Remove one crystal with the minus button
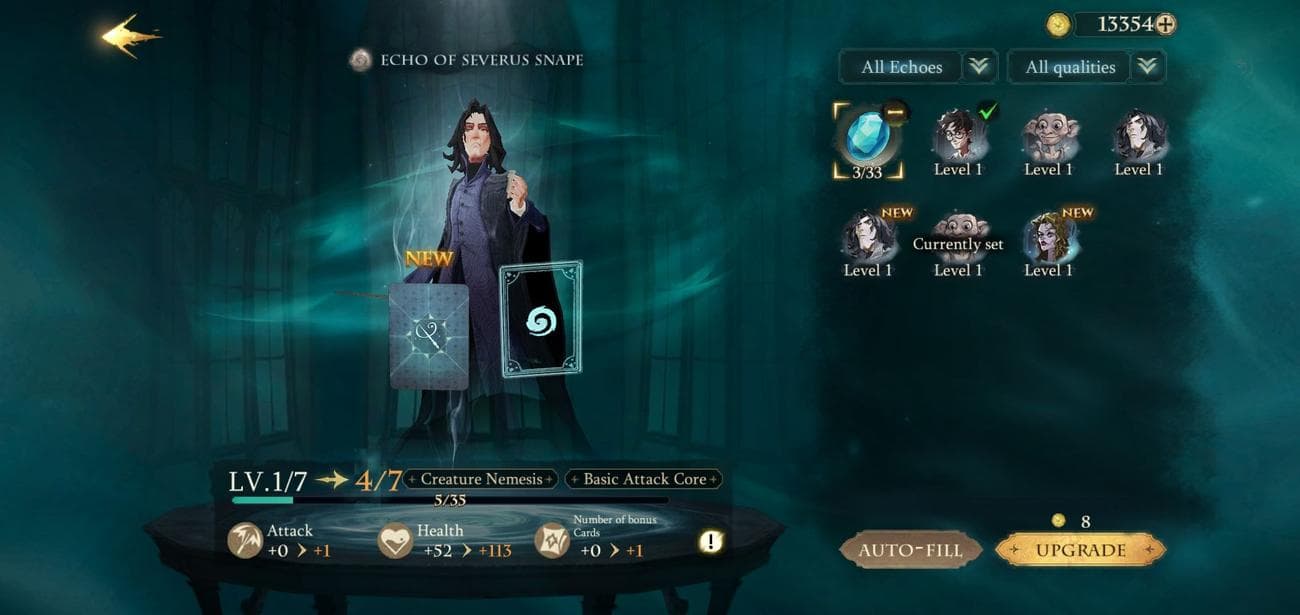 pos(895,113)
